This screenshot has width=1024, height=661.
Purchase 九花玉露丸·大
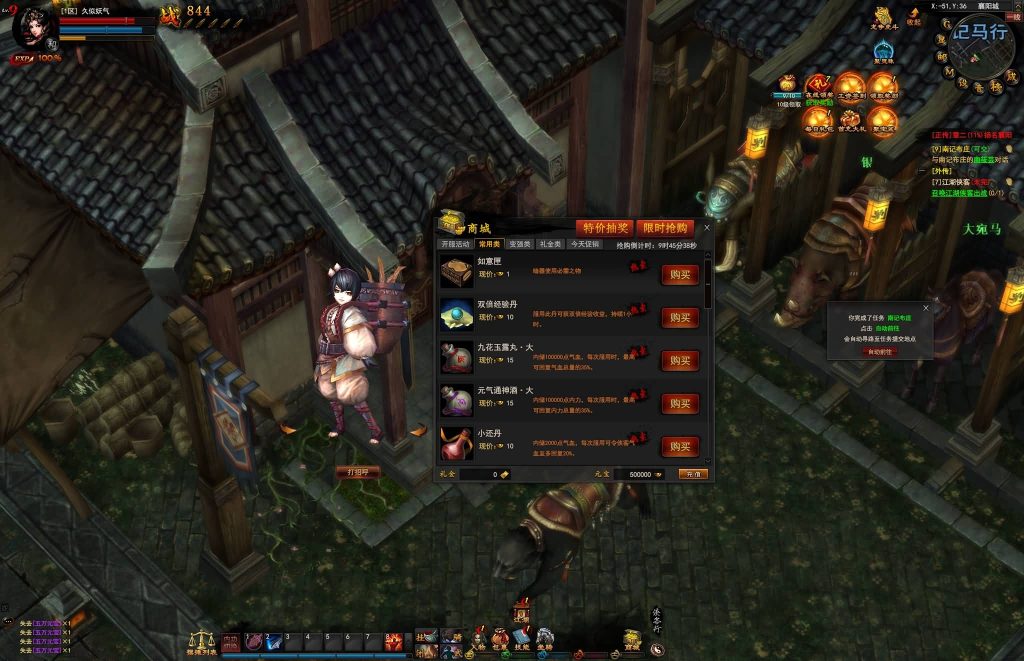pos(680,361)
